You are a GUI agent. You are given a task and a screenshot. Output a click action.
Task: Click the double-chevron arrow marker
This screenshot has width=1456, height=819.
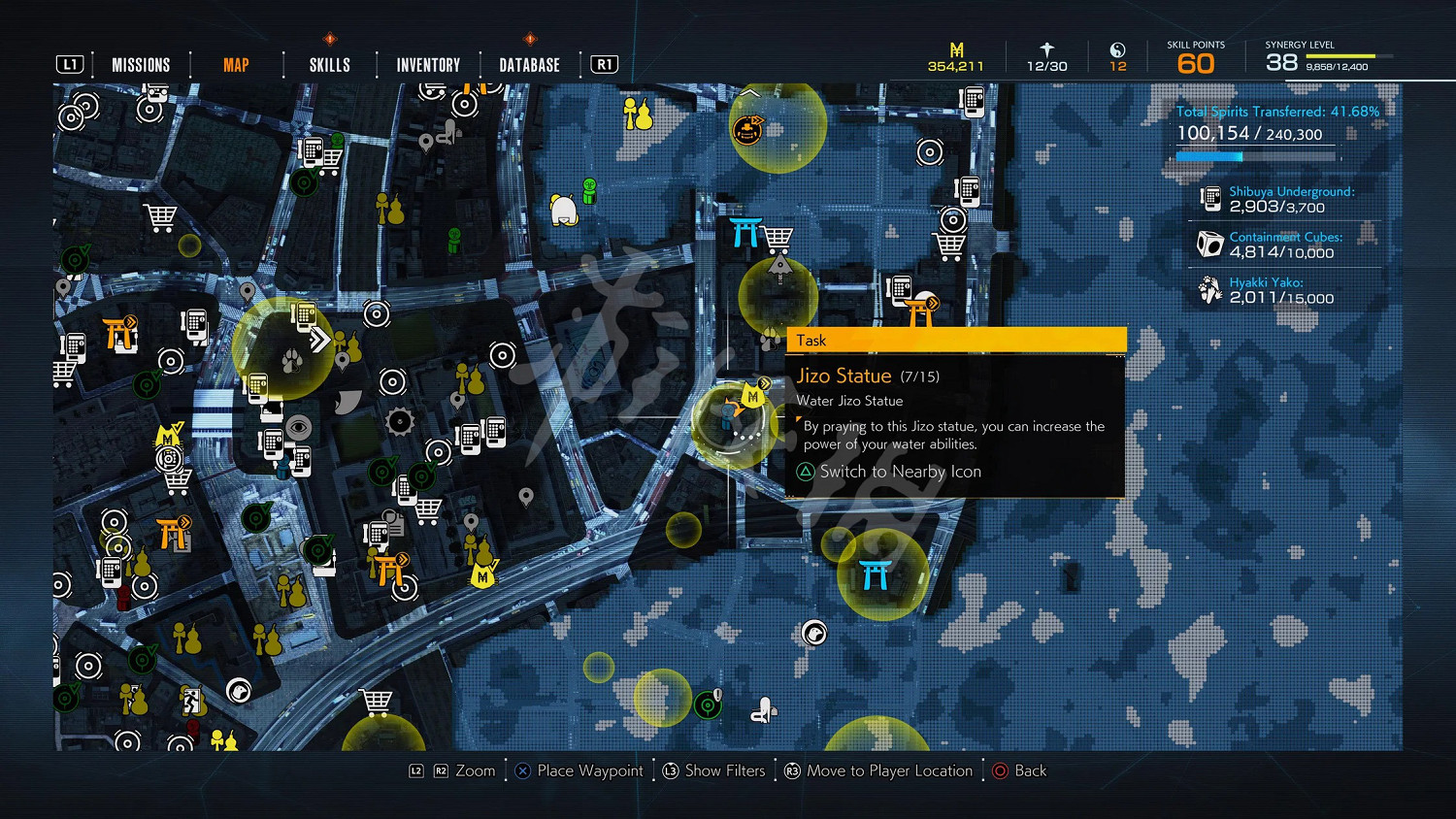[319, 340]
